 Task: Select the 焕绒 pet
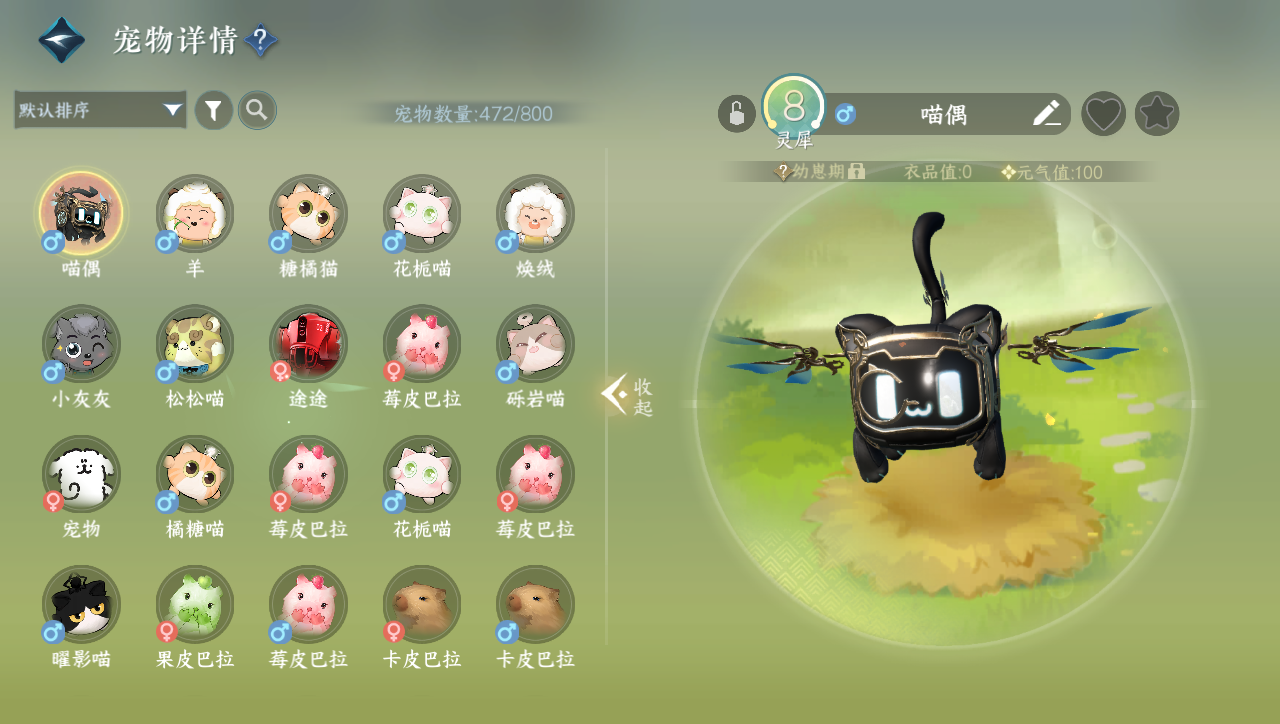(535, 213)
